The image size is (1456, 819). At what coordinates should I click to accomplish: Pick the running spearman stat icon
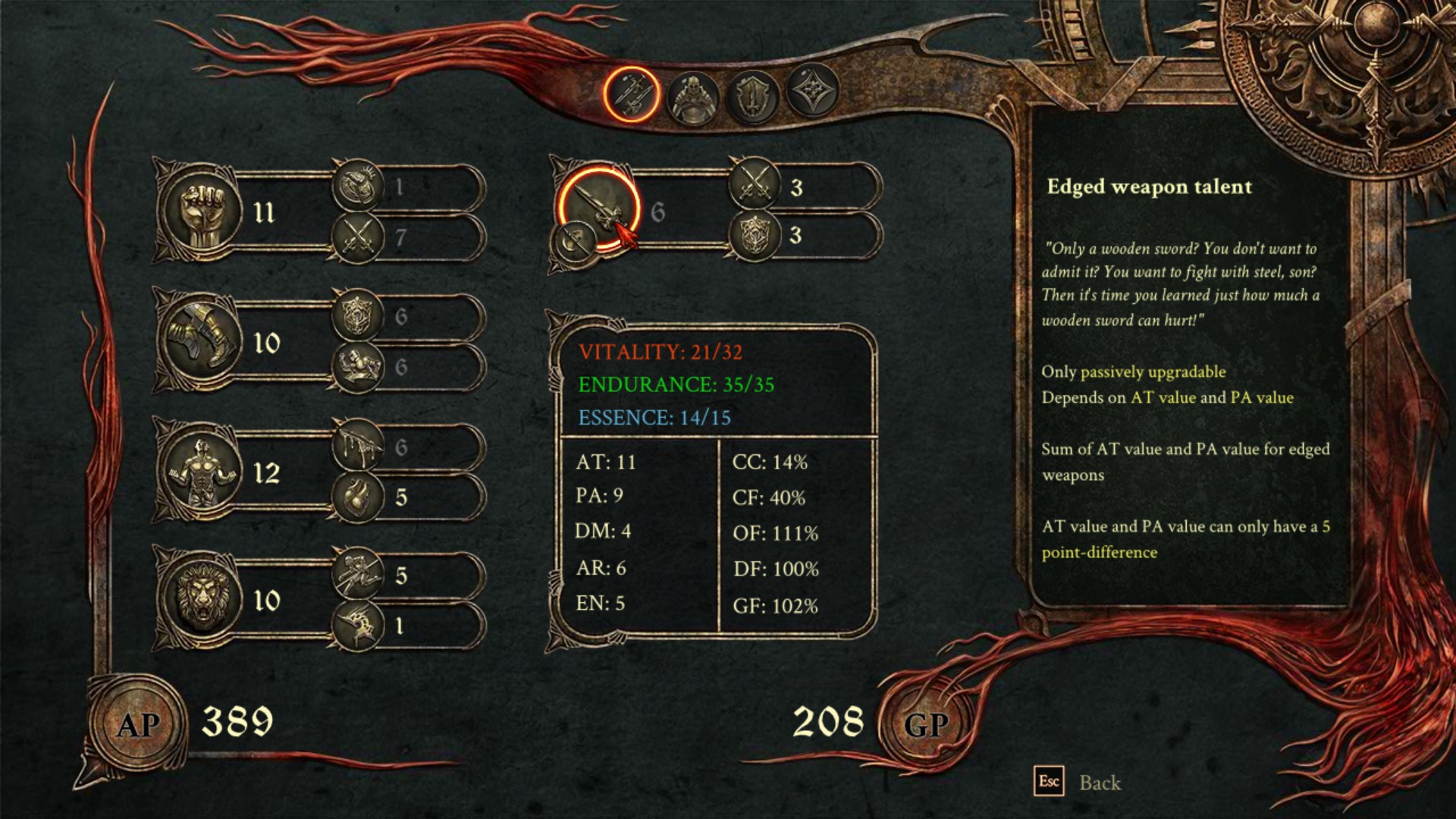point(359,574)
